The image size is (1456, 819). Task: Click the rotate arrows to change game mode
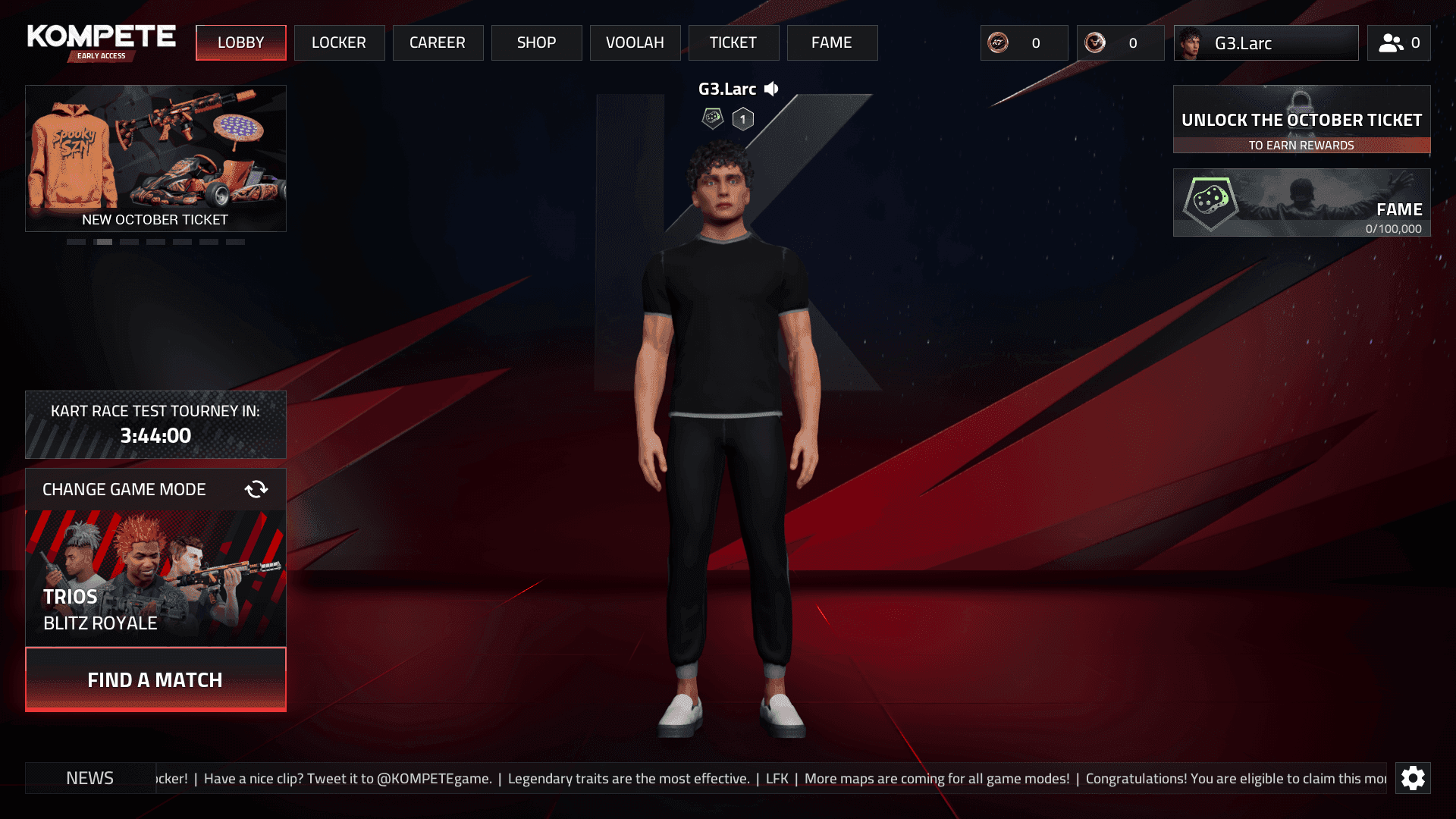(x=256, y=489)
